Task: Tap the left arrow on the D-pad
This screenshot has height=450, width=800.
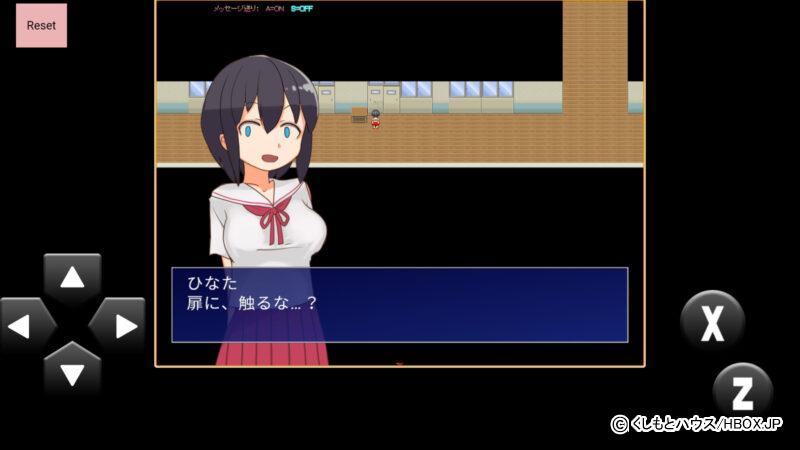Action: [x=27, y=326]
